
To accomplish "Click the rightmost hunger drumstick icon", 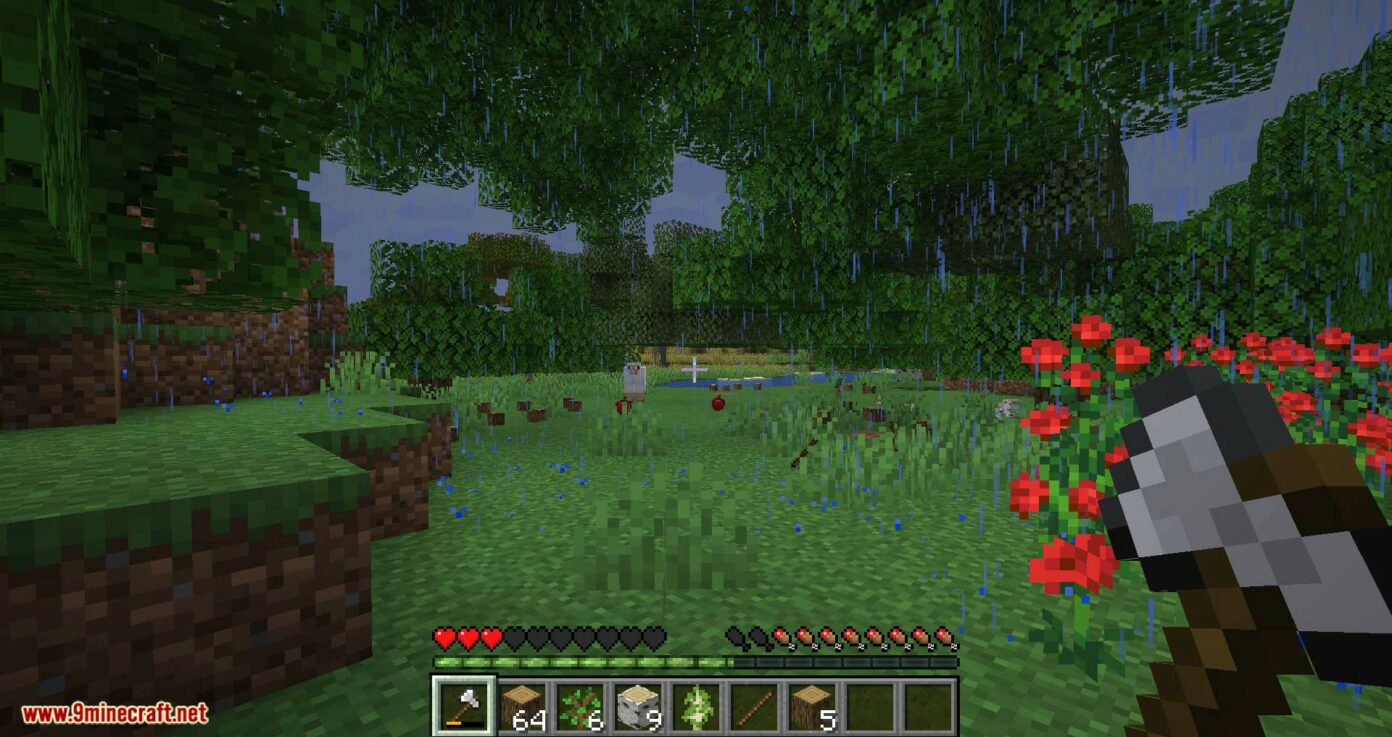I will coord(942,634).
